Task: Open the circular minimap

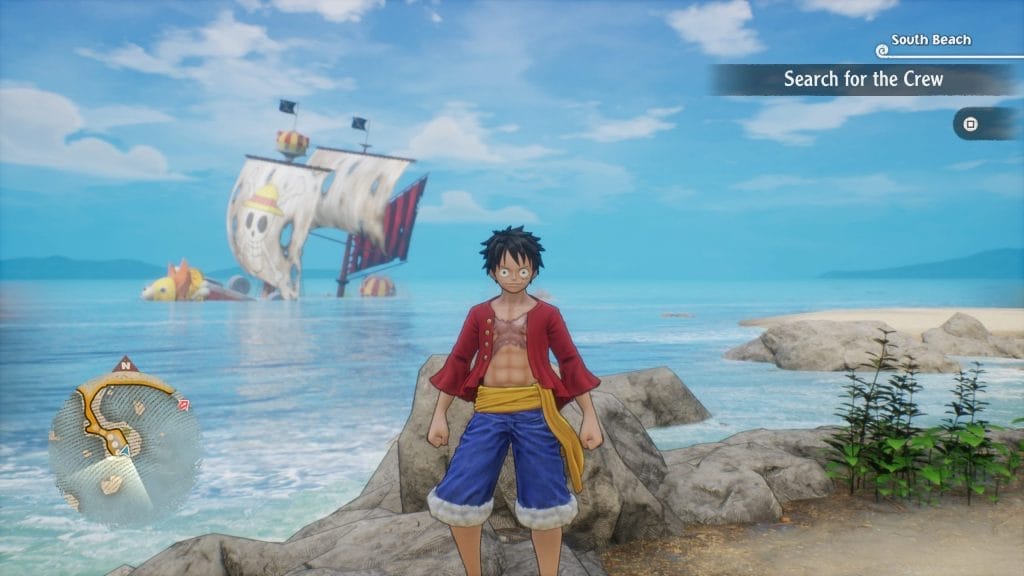Action: 124,443
